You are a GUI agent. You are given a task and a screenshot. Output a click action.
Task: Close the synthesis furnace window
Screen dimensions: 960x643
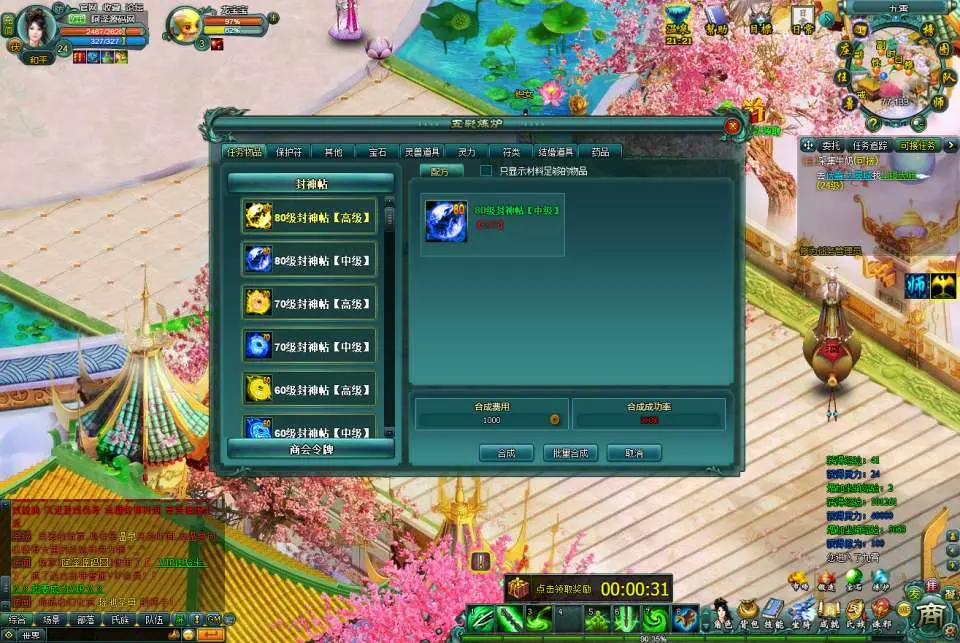pos(733,126)
